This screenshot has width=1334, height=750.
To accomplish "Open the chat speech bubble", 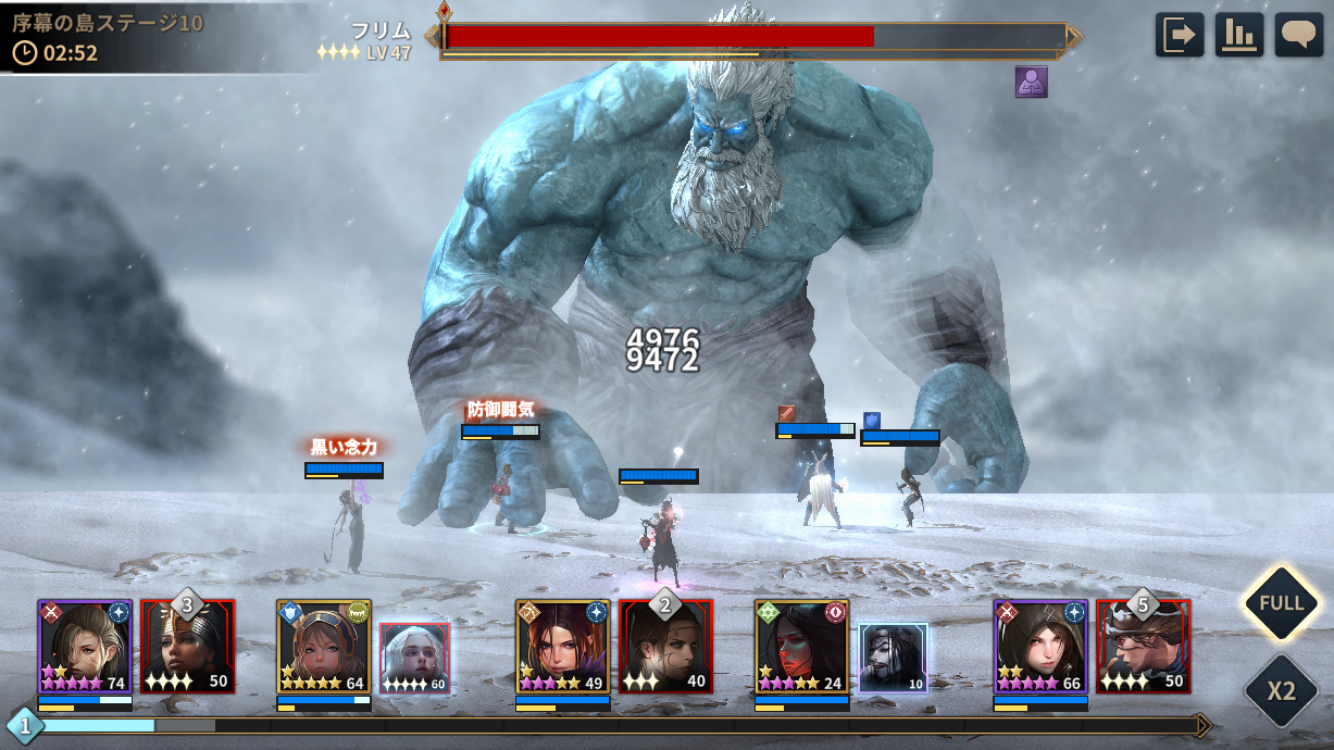I will 1298,35.
